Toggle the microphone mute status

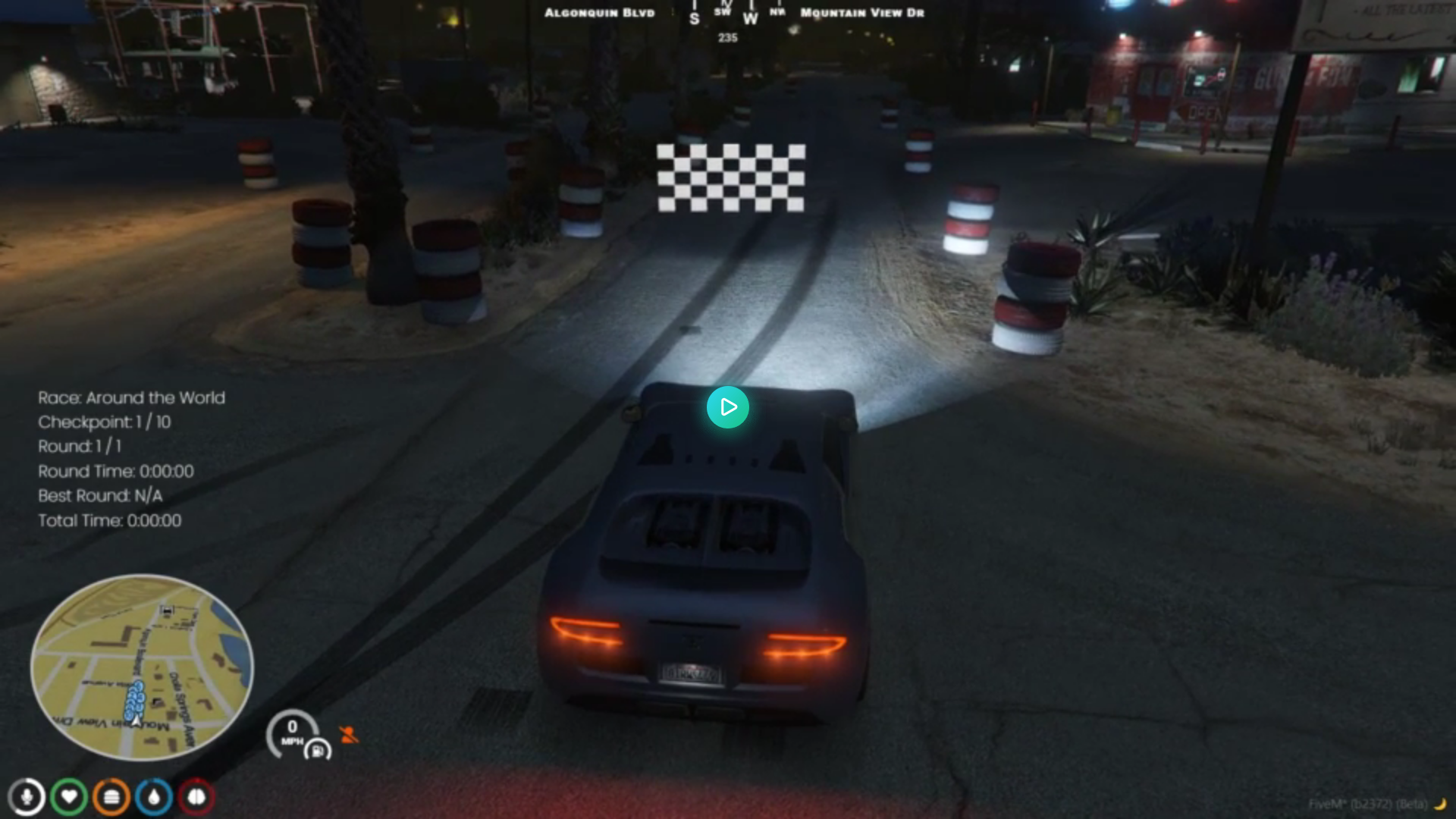[27, 797]
